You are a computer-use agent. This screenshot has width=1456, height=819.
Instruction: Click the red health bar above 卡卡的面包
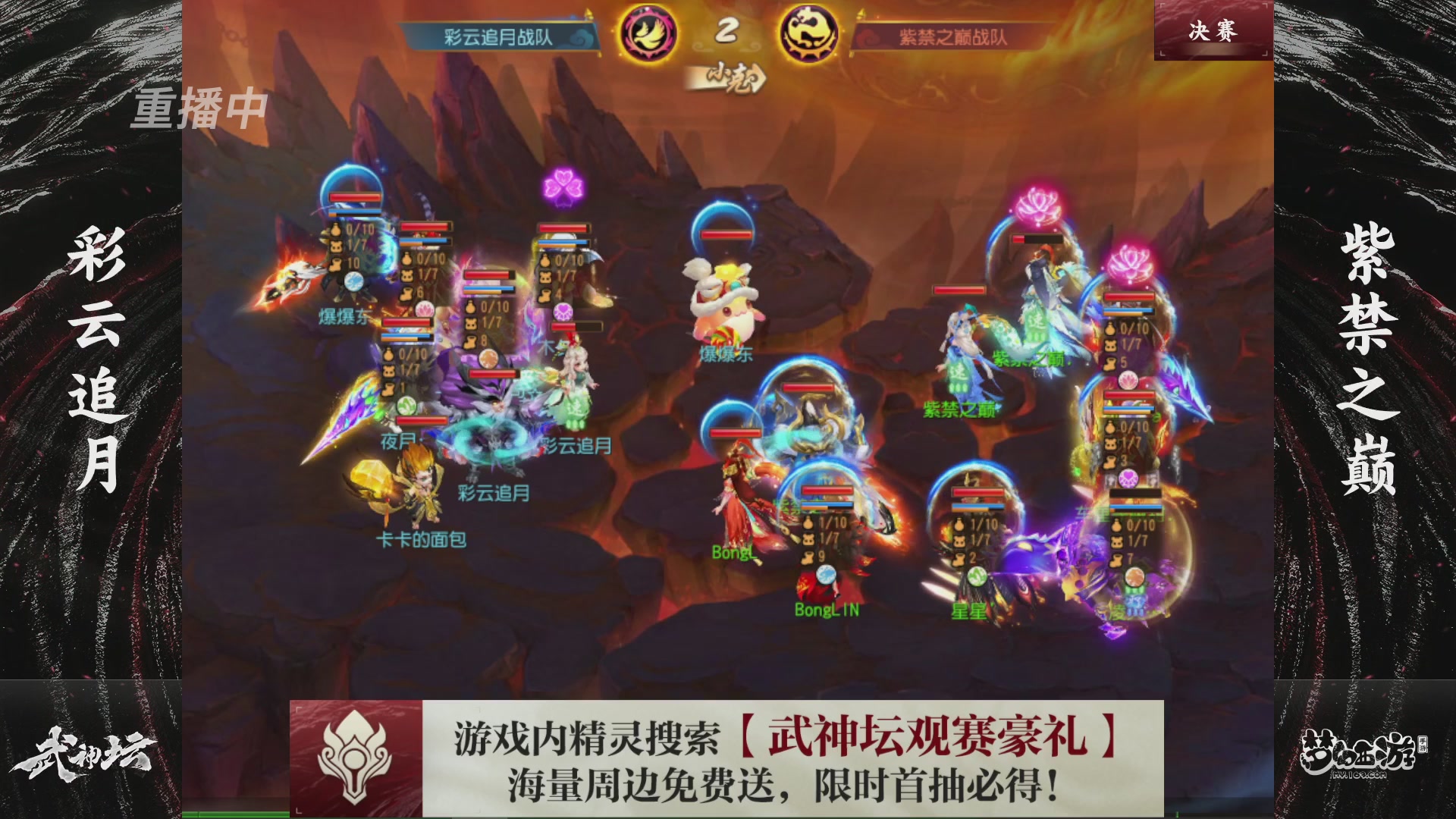pos(422,420)
